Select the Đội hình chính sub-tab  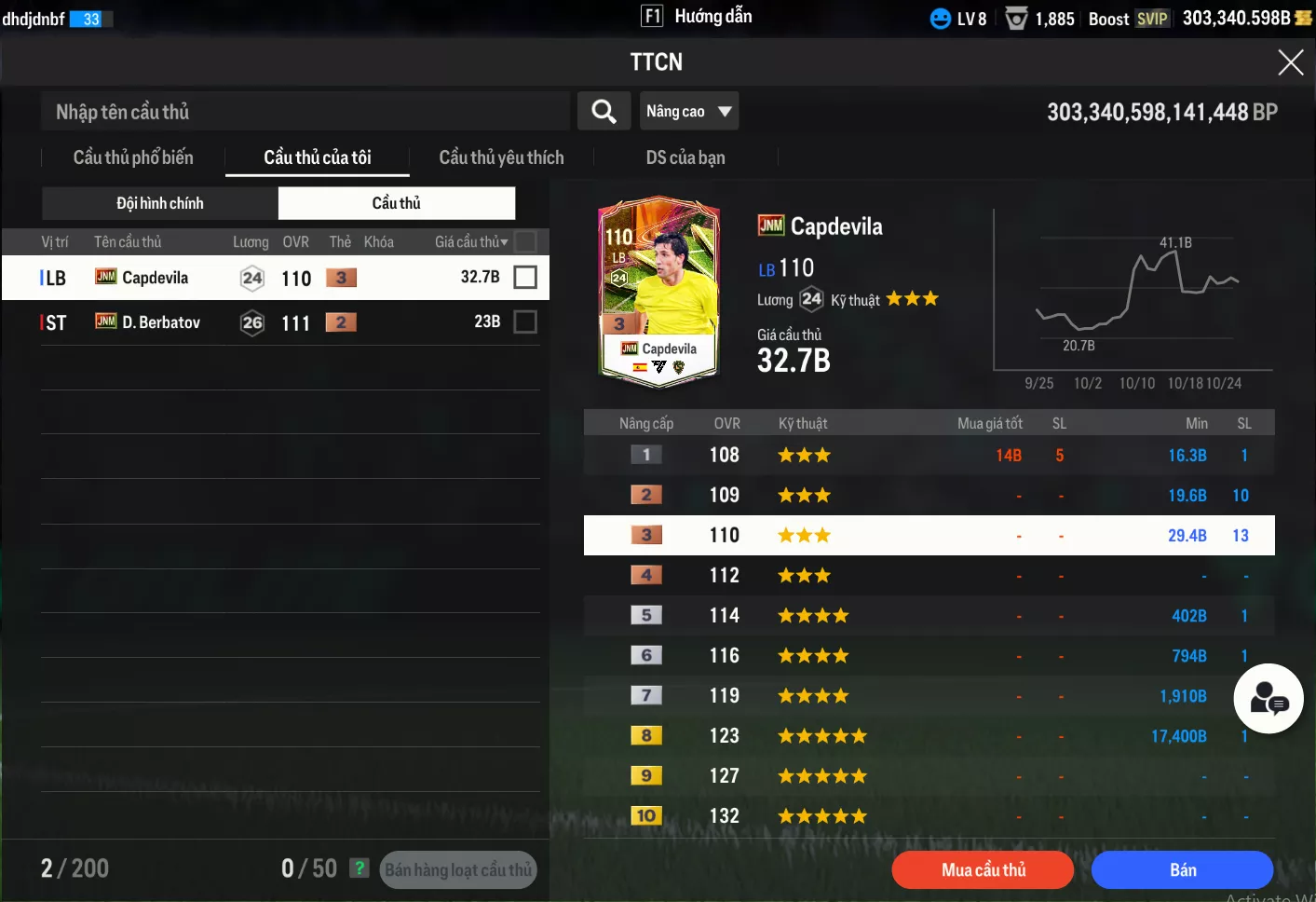tap(160, 203)
